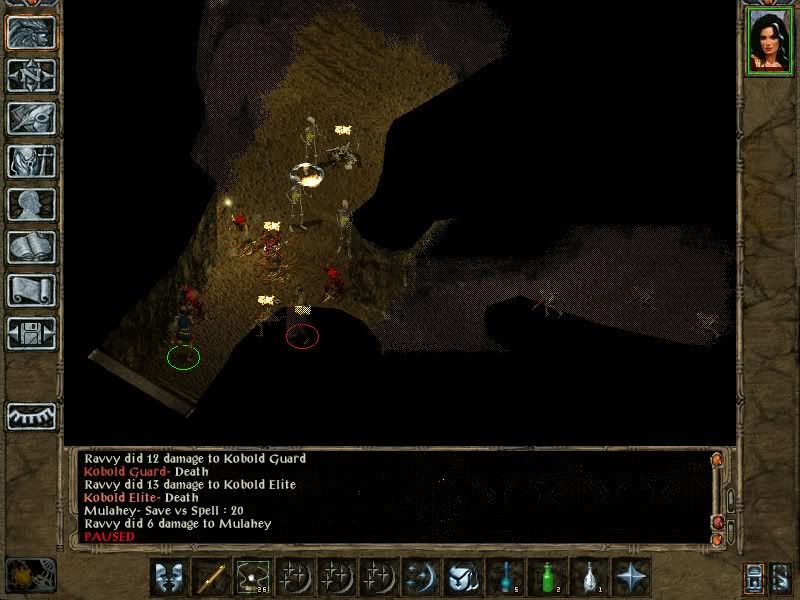Open the journal with the quill icon
Image resolution: width=800 pixels, height=600 pixels.
pos(31,118)
